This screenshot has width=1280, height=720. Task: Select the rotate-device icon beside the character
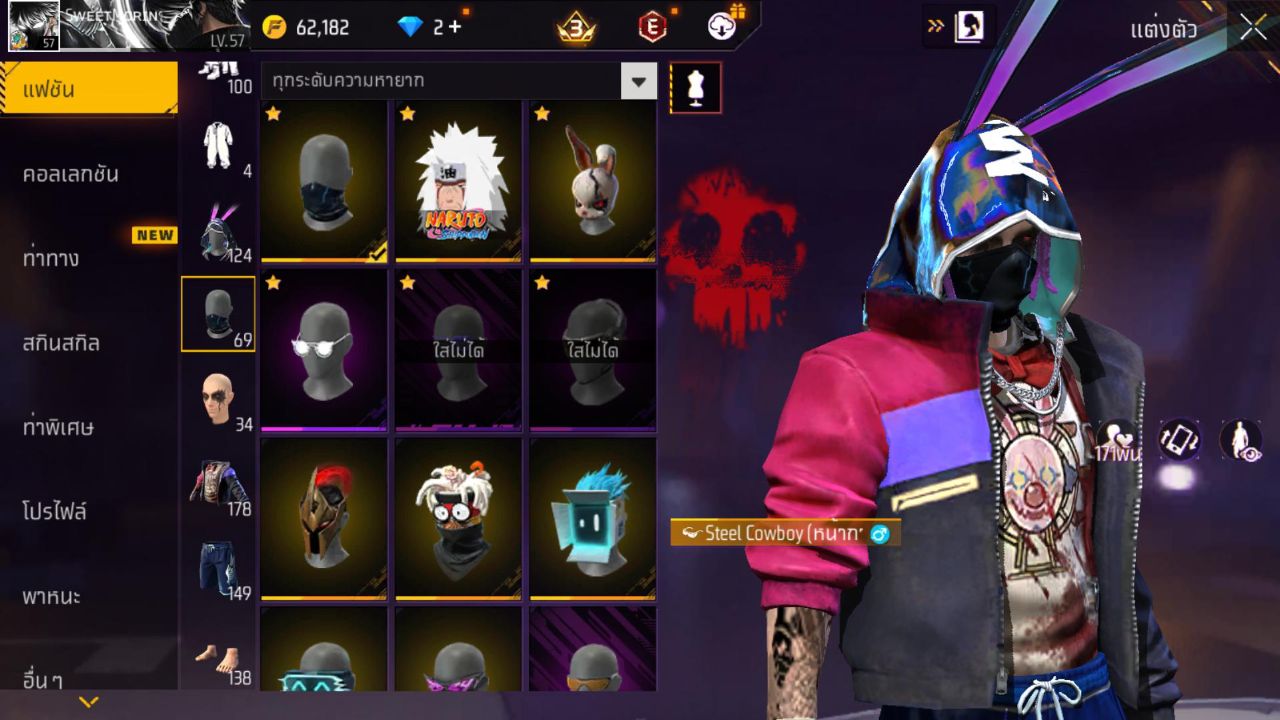point(1178,437)
